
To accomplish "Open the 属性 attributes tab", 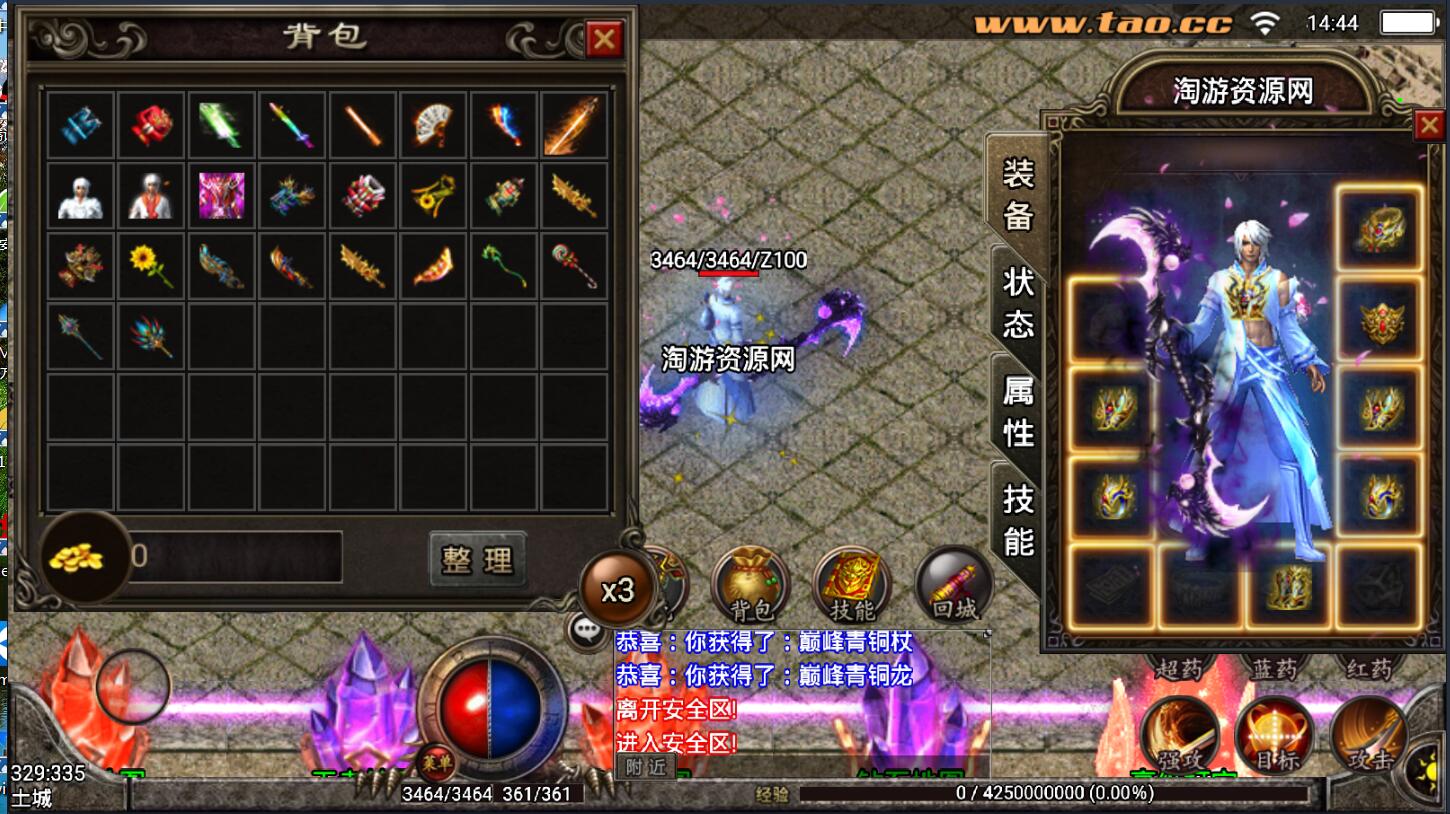I will (1018, 411).
